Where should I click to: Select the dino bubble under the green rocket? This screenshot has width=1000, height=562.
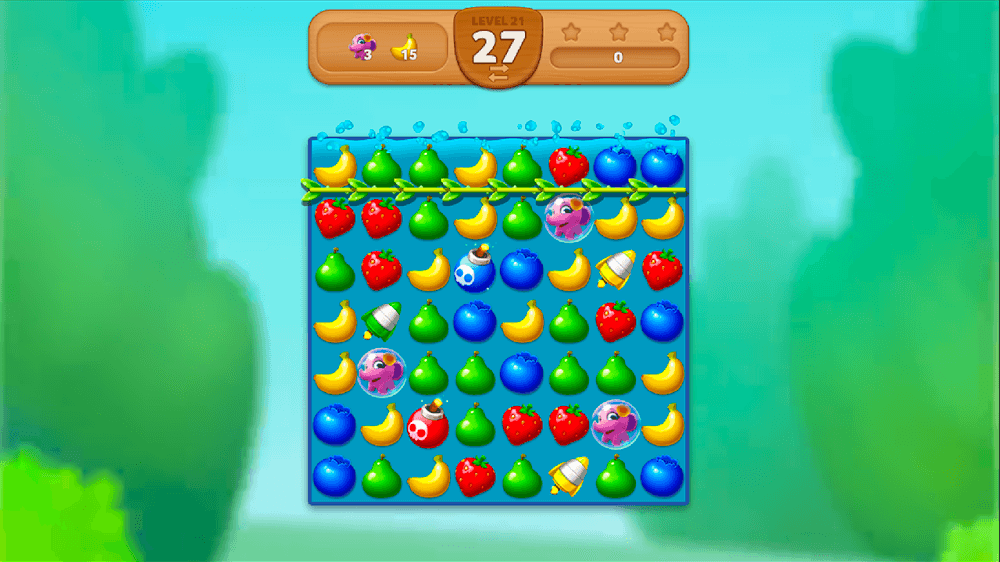[x=381, y=372]
